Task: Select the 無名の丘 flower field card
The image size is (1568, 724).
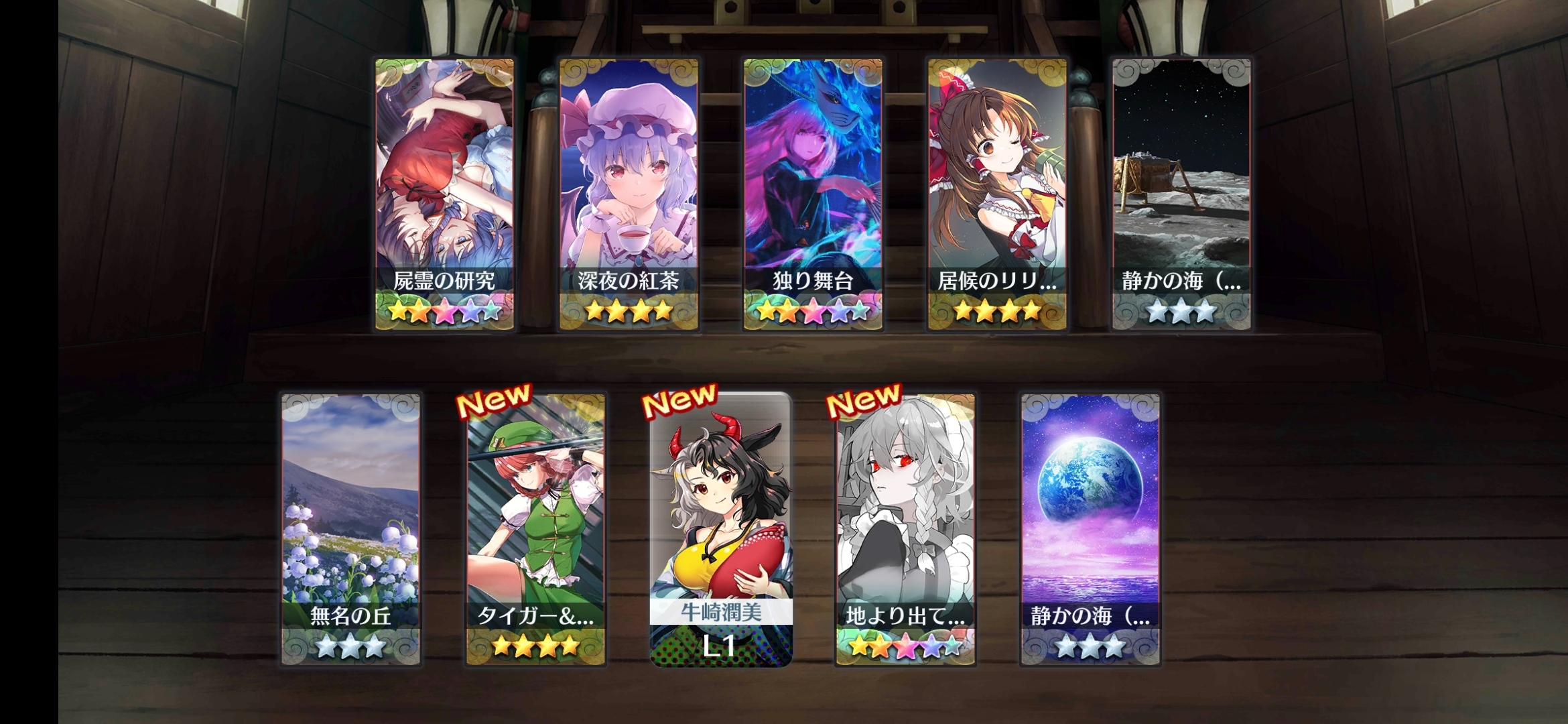Action: (x=350, y=530)
